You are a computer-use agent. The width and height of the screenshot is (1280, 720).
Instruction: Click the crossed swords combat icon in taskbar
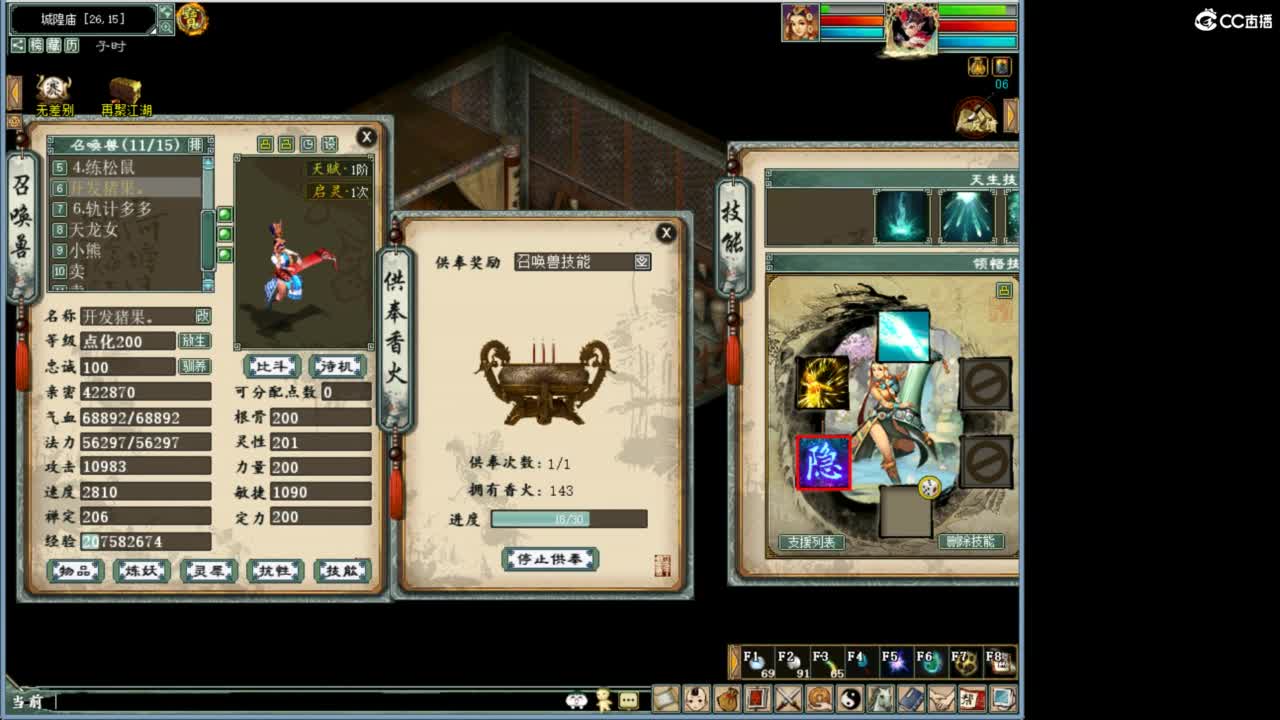point(786,700)
